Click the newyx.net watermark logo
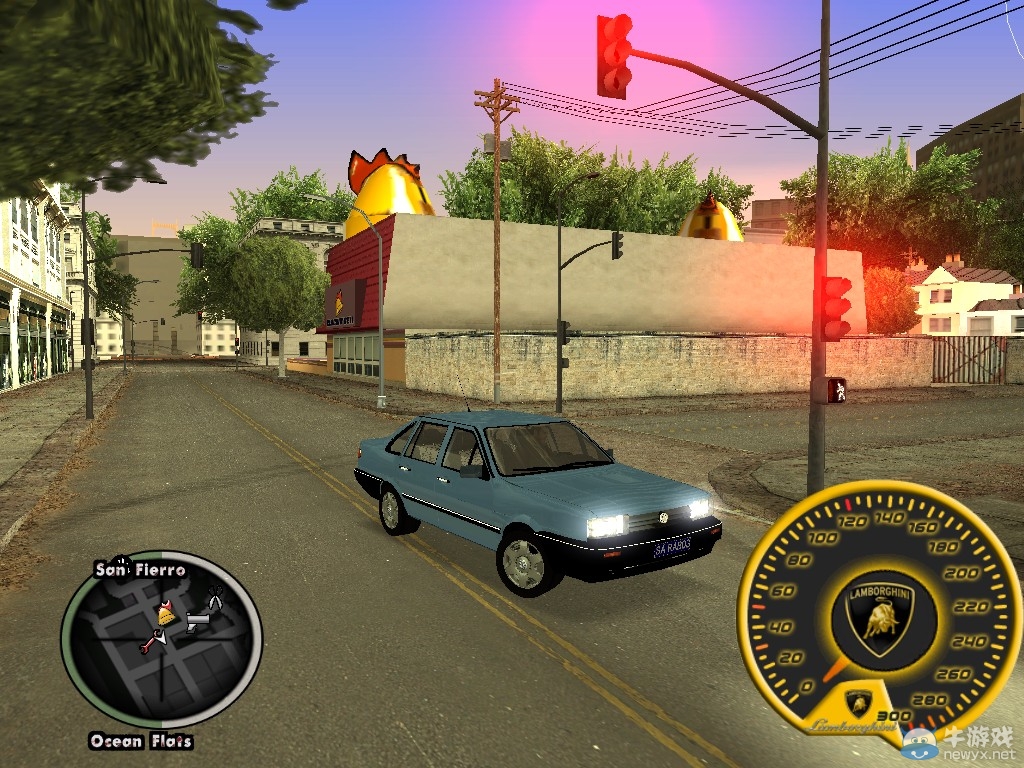Image resolution: width=1024 pixels, height=768 pixels. [x=963, y=744]
